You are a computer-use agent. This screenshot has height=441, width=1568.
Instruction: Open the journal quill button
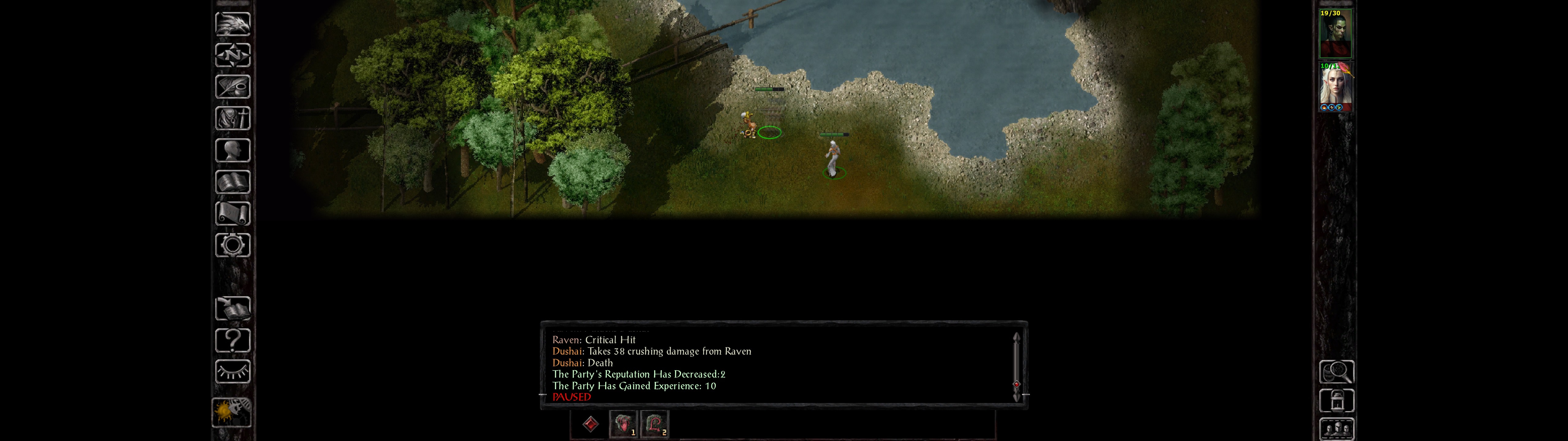(x=232, y=87)
